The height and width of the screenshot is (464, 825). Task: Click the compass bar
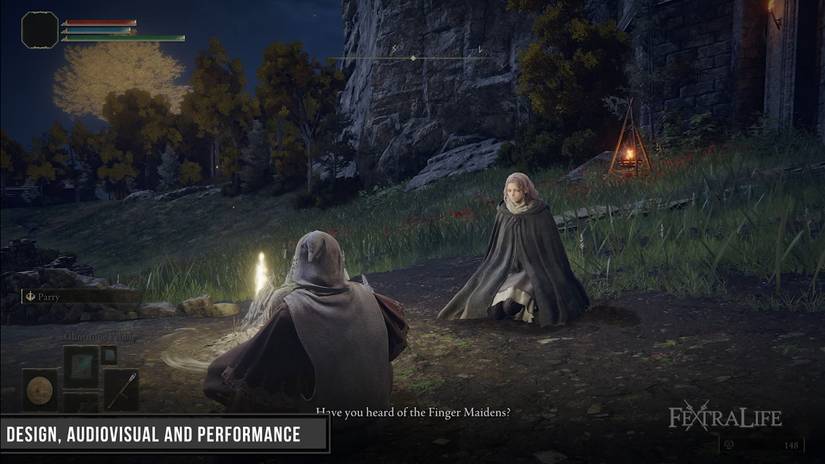point(413,58)
